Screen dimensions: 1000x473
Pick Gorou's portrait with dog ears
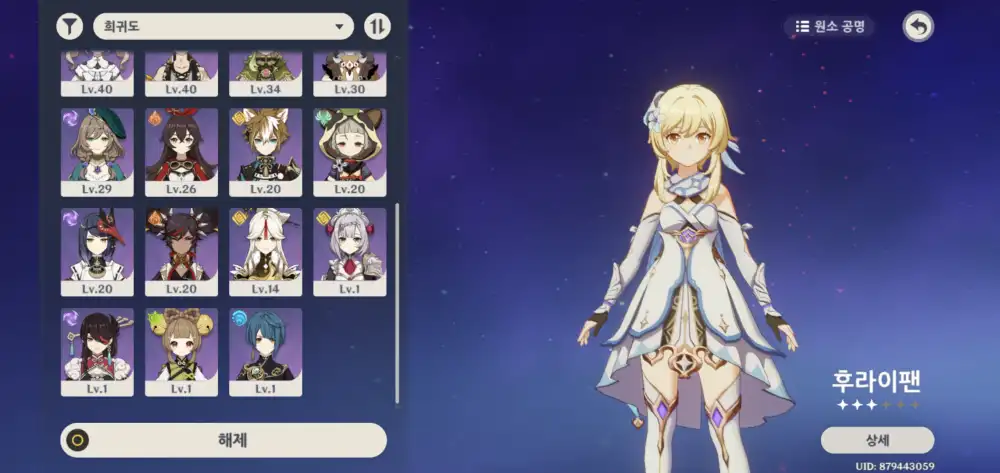(x=265, y=151)
